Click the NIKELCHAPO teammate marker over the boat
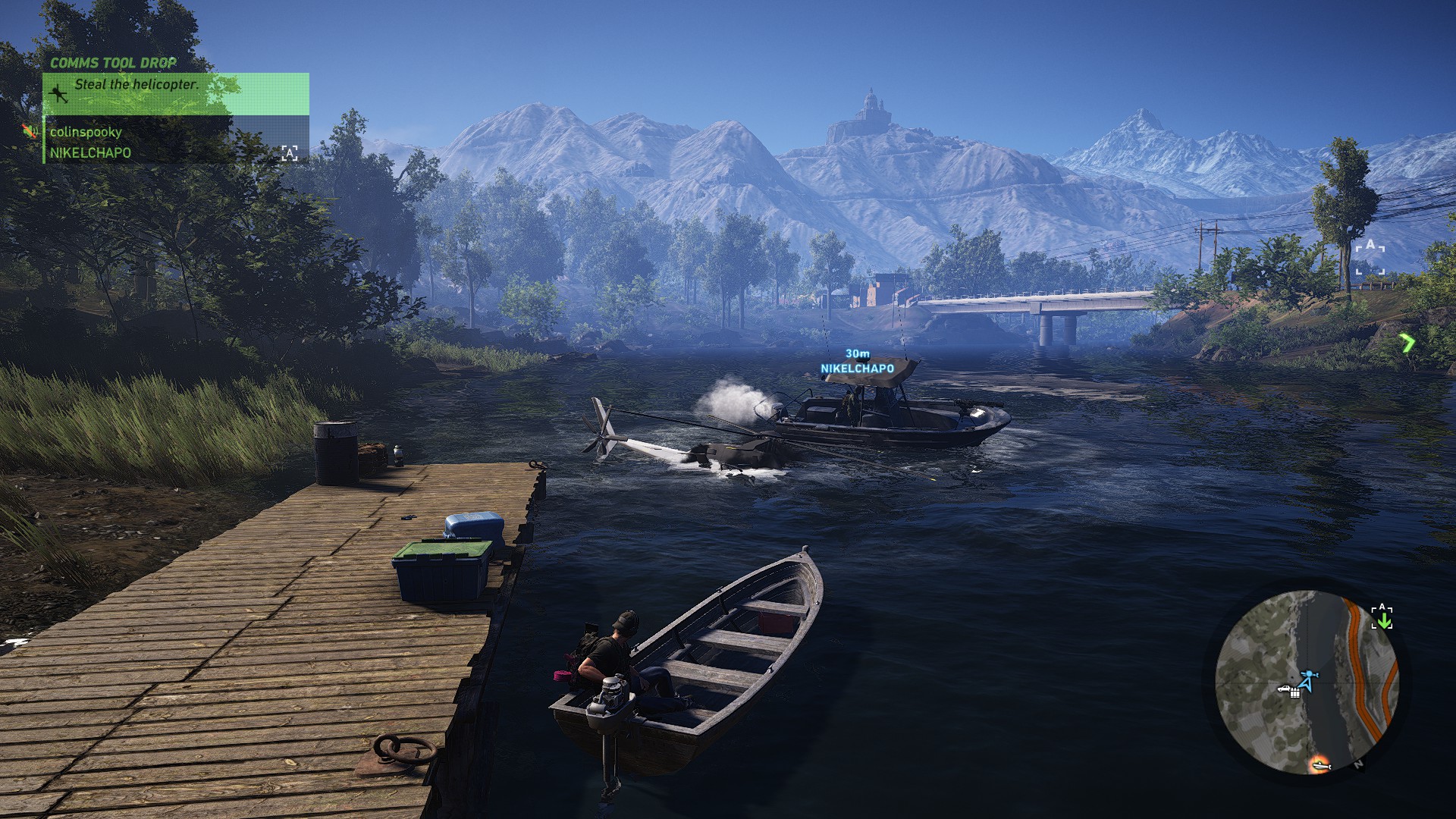Viewport: 1456px width, 819px height. click(857, 369)
